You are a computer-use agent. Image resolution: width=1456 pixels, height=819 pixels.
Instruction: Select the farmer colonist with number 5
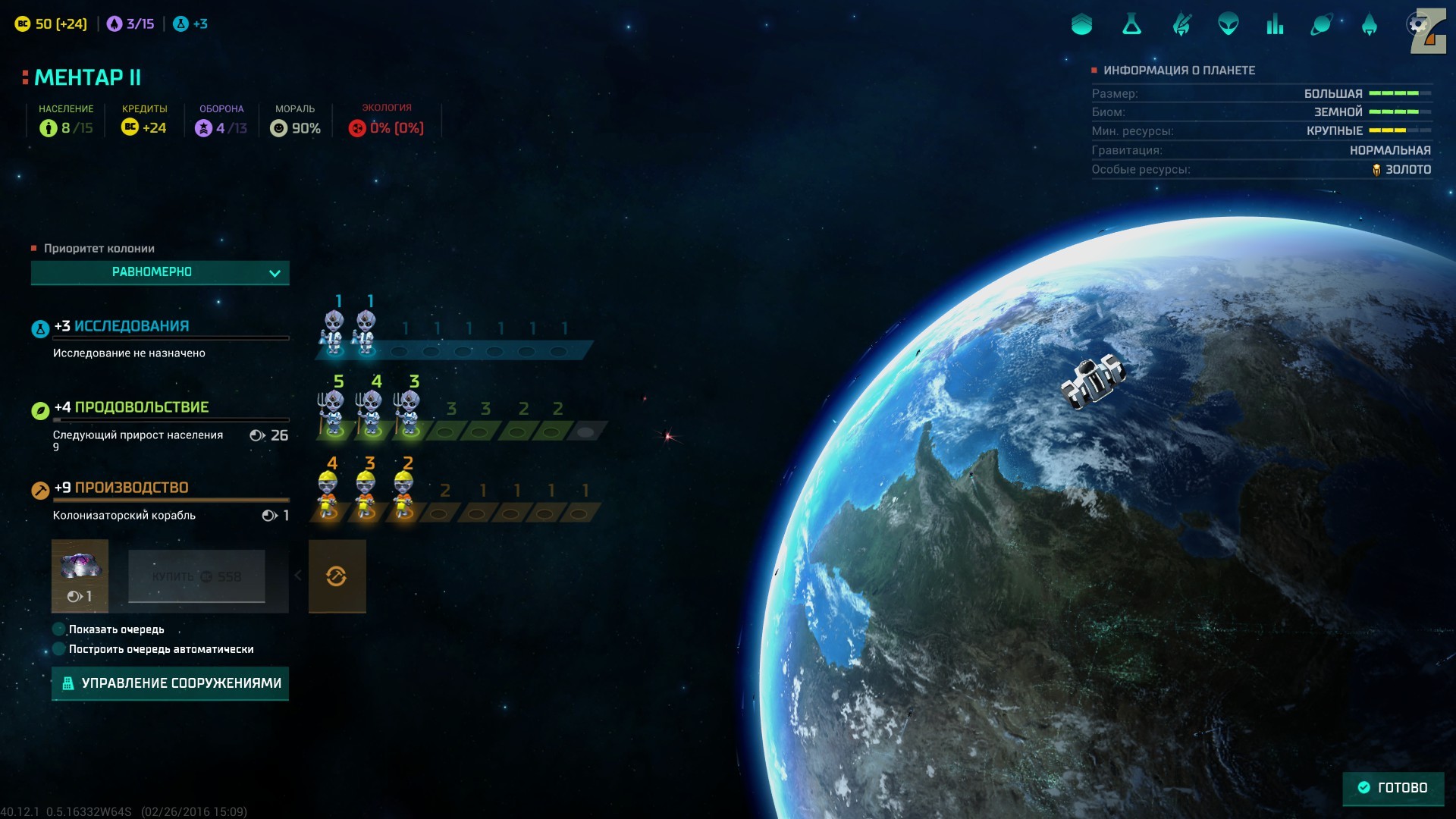(332, 413)
